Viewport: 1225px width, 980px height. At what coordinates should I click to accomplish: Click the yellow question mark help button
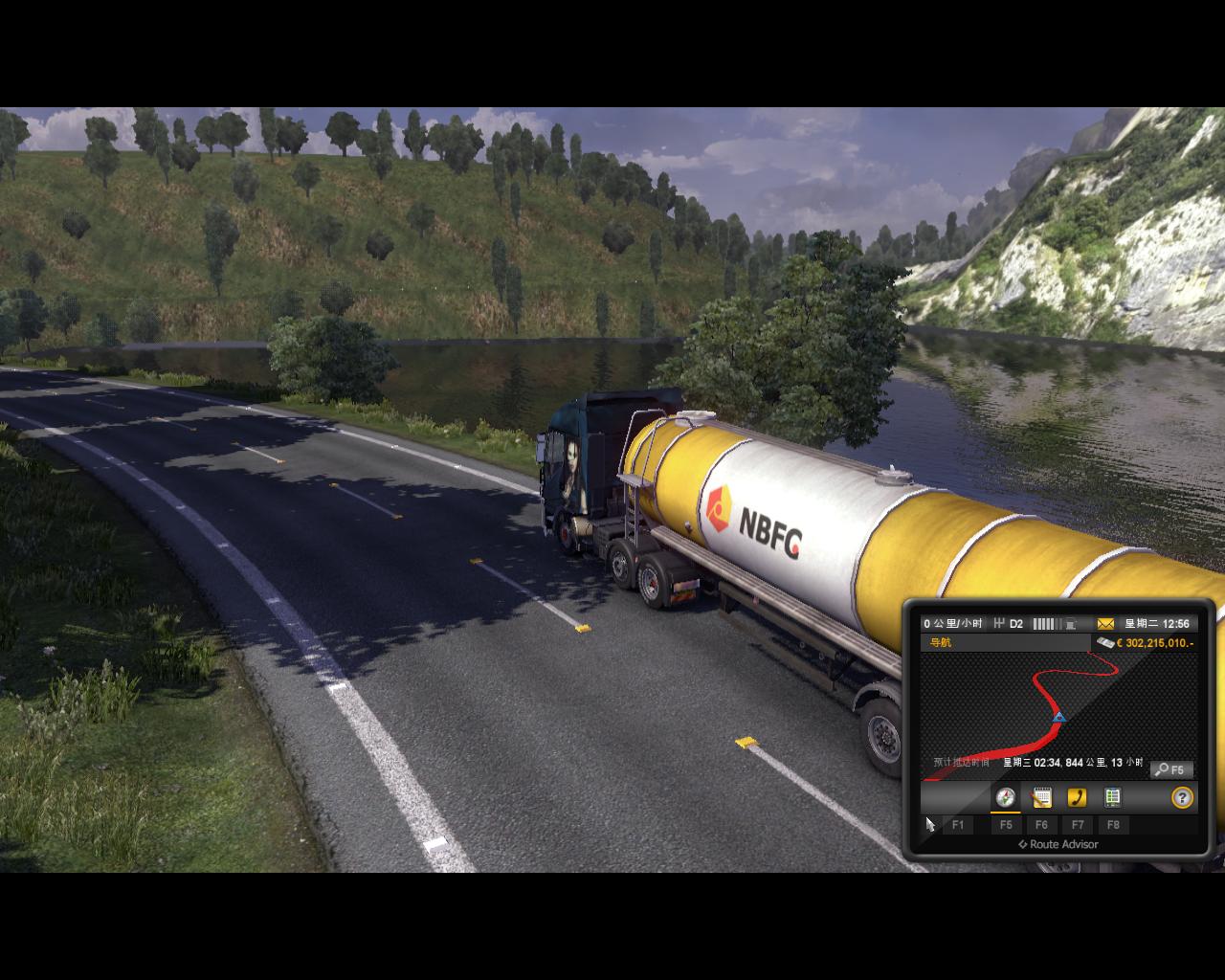tap(1183, 797)
